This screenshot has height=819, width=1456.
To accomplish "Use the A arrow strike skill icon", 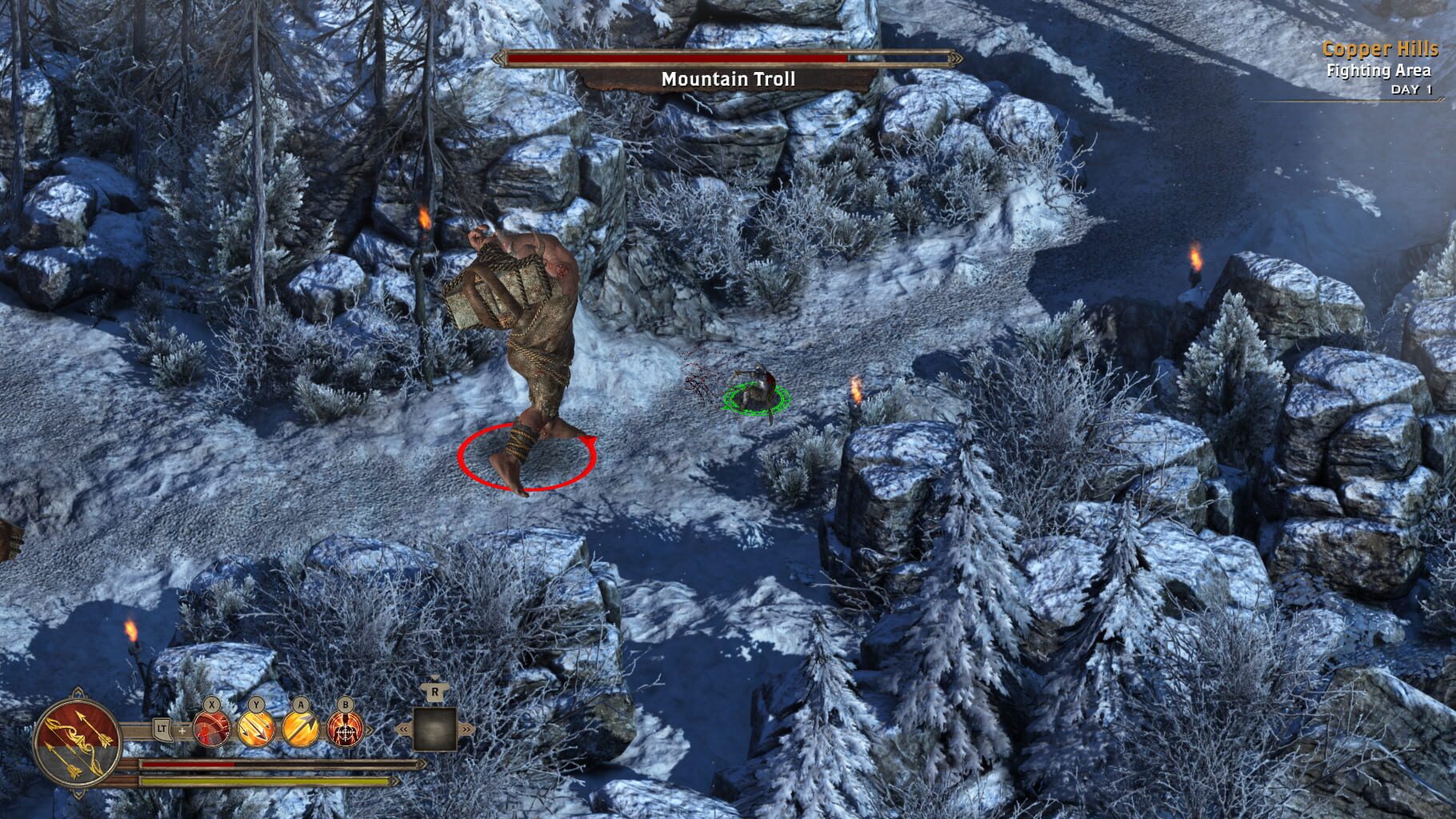I will (302, 730).
